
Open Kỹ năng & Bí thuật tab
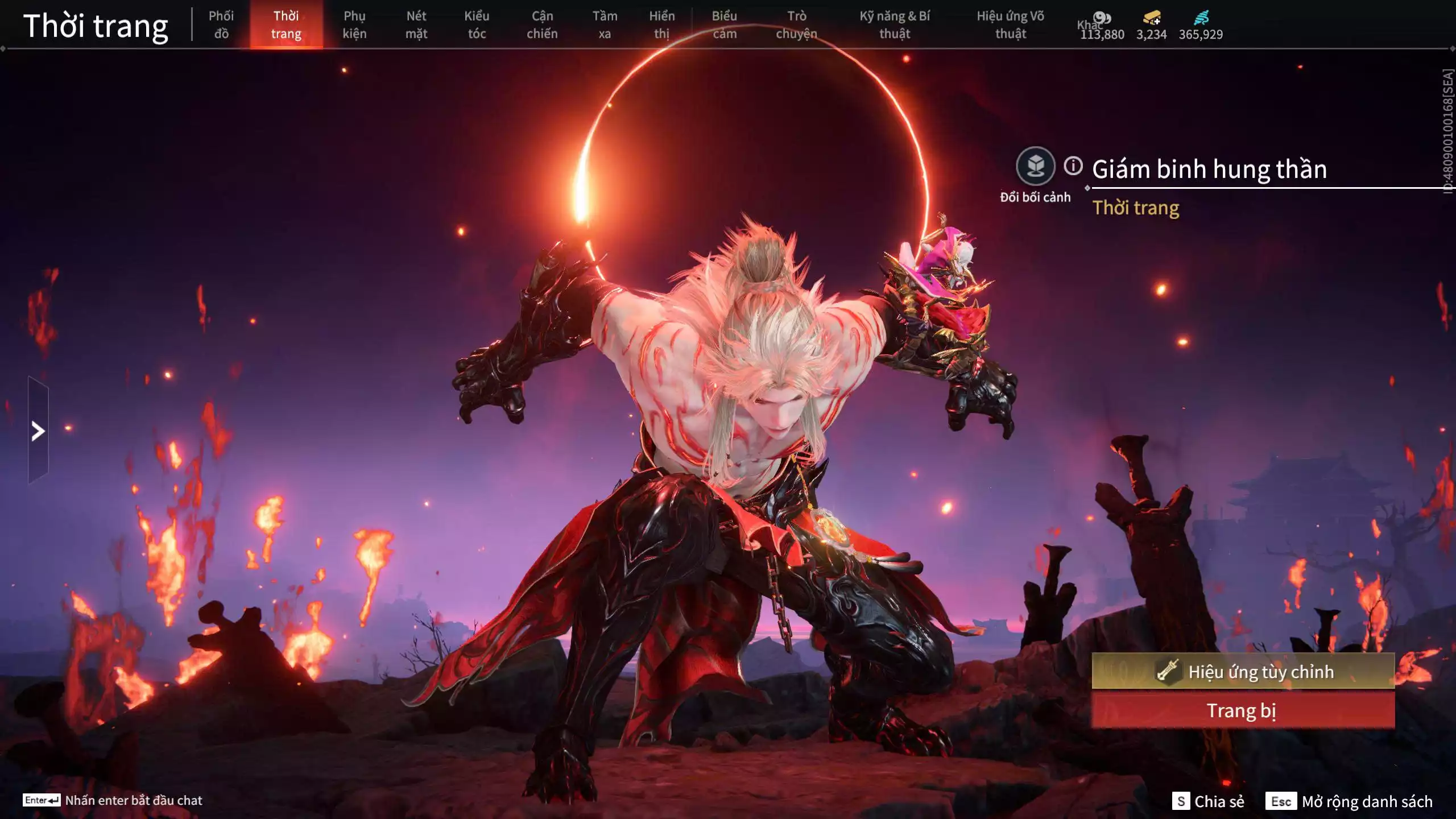tap(895, 25)
